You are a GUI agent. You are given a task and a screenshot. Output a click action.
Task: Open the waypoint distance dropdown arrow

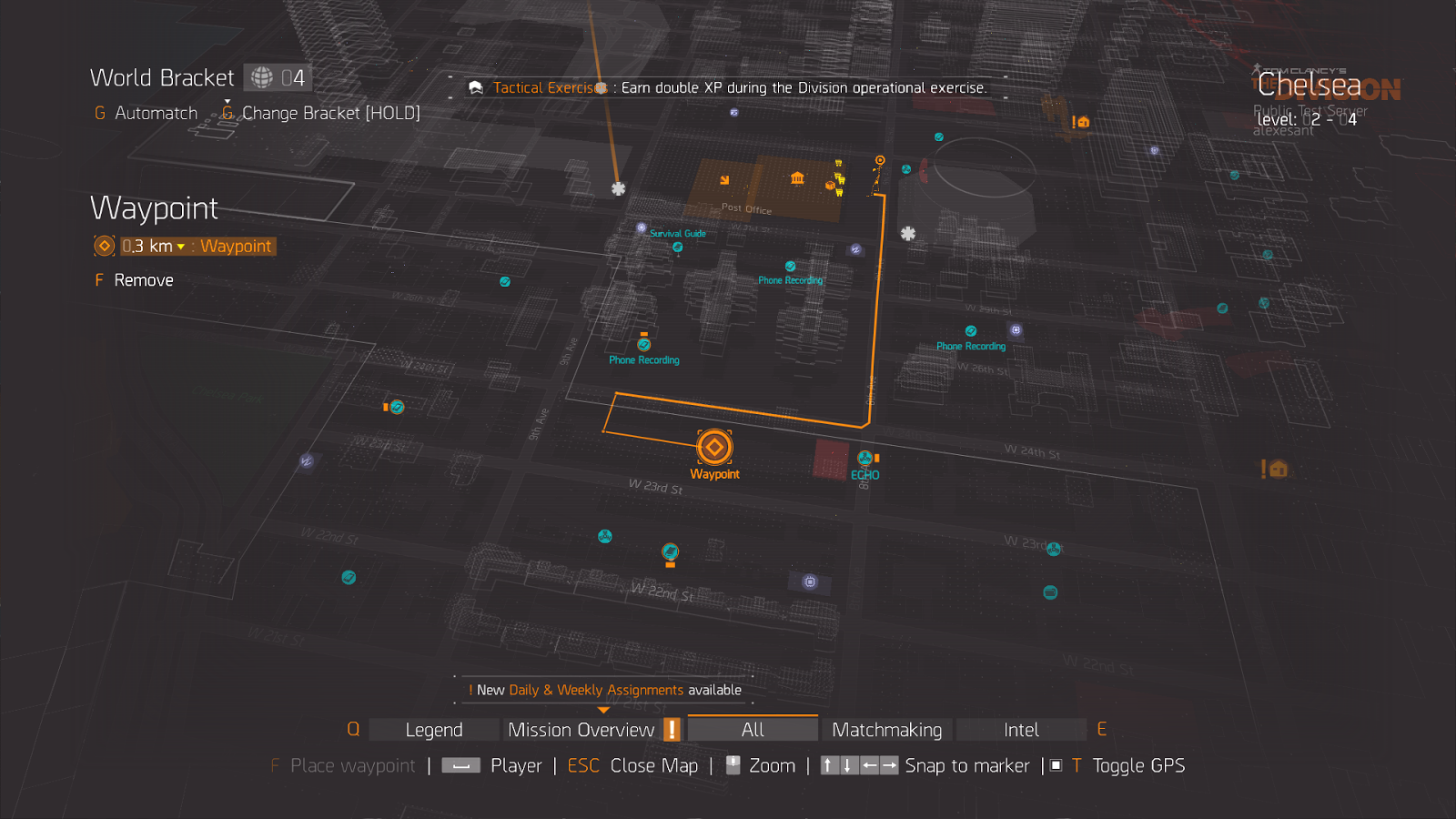tap(182, 246)
